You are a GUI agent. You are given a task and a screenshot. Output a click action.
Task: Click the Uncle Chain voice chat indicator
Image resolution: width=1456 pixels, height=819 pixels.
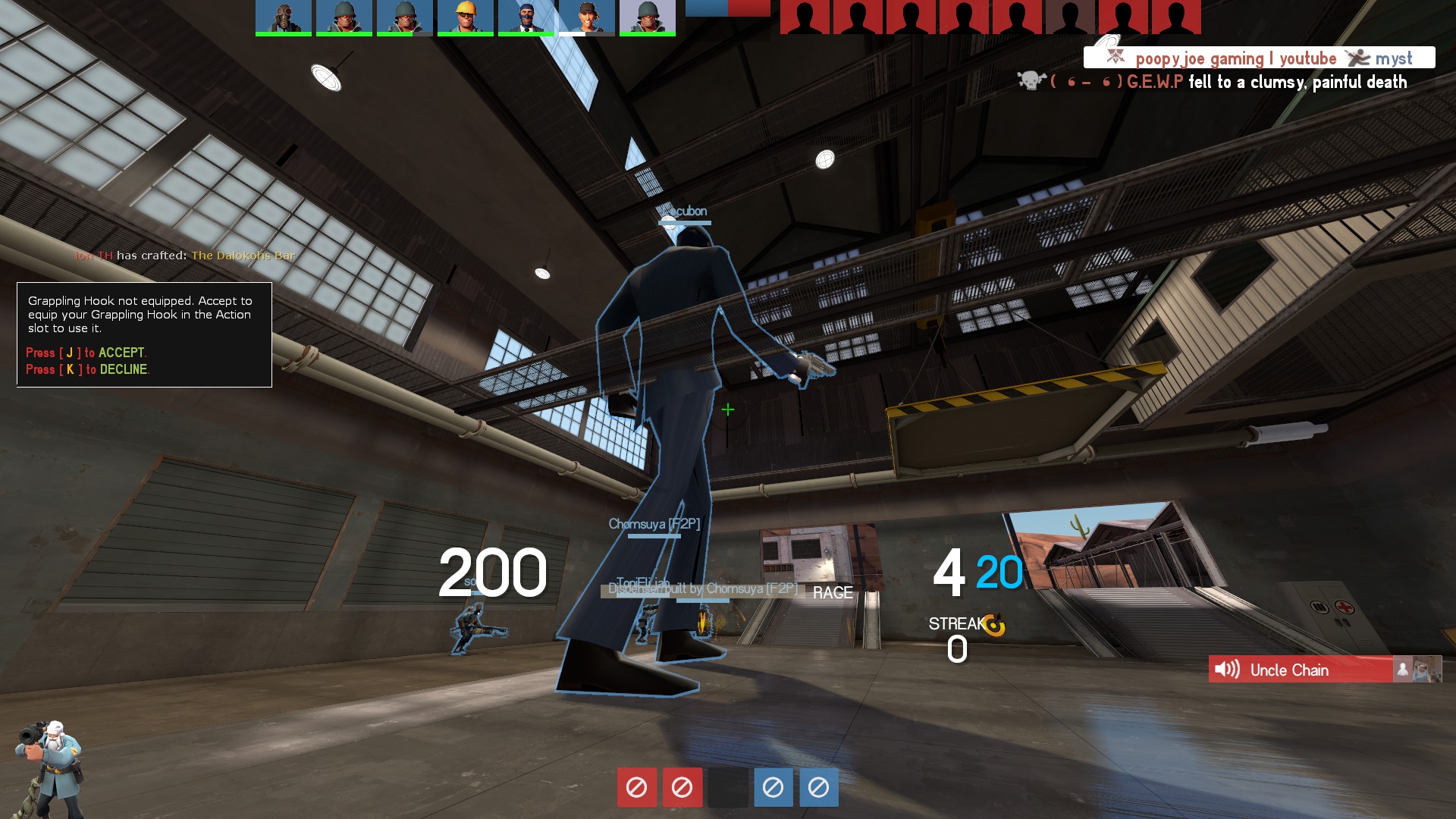pos(1300,670)
